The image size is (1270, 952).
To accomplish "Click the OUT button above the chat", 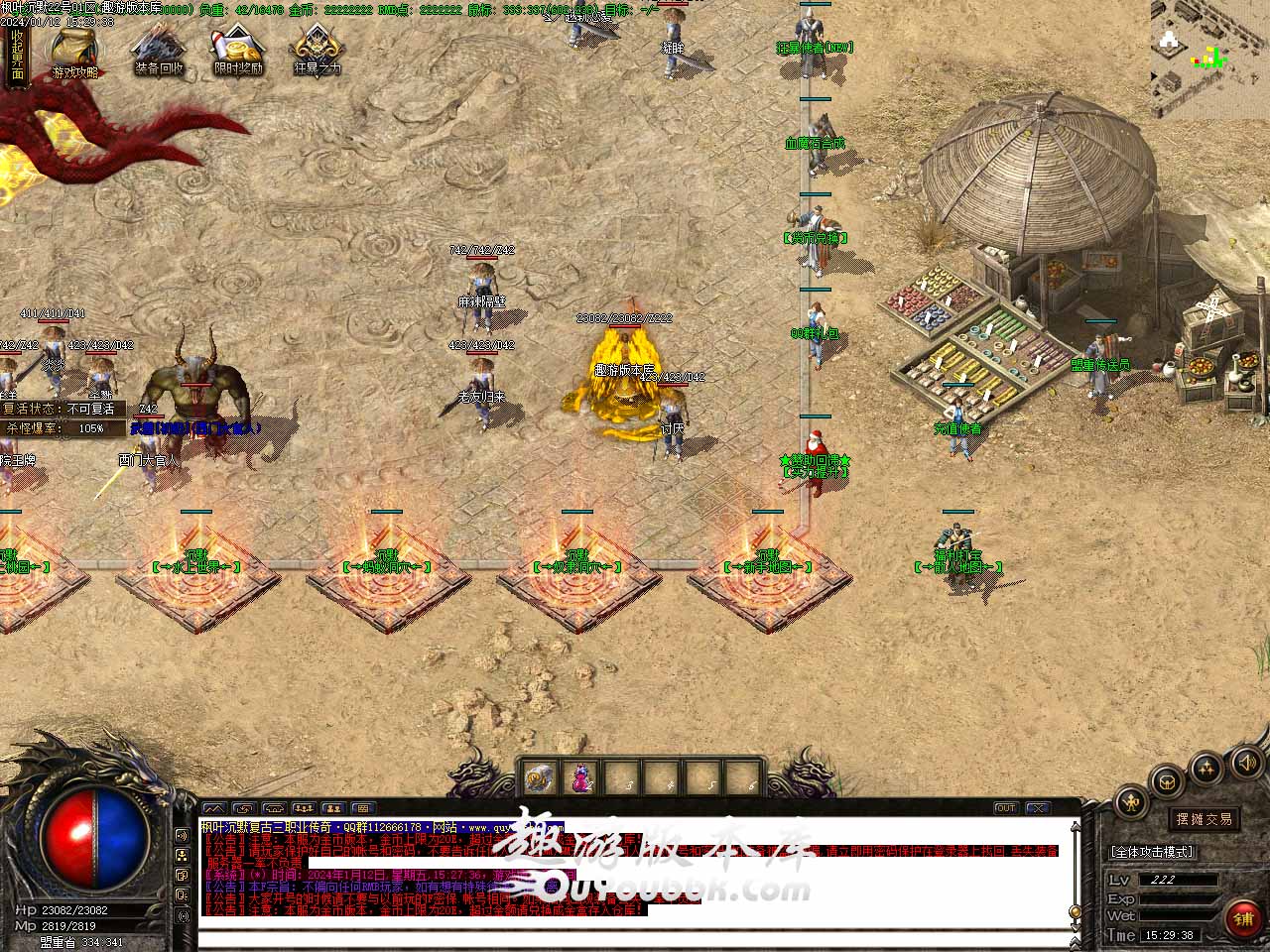I will [x=1005, y=808].
